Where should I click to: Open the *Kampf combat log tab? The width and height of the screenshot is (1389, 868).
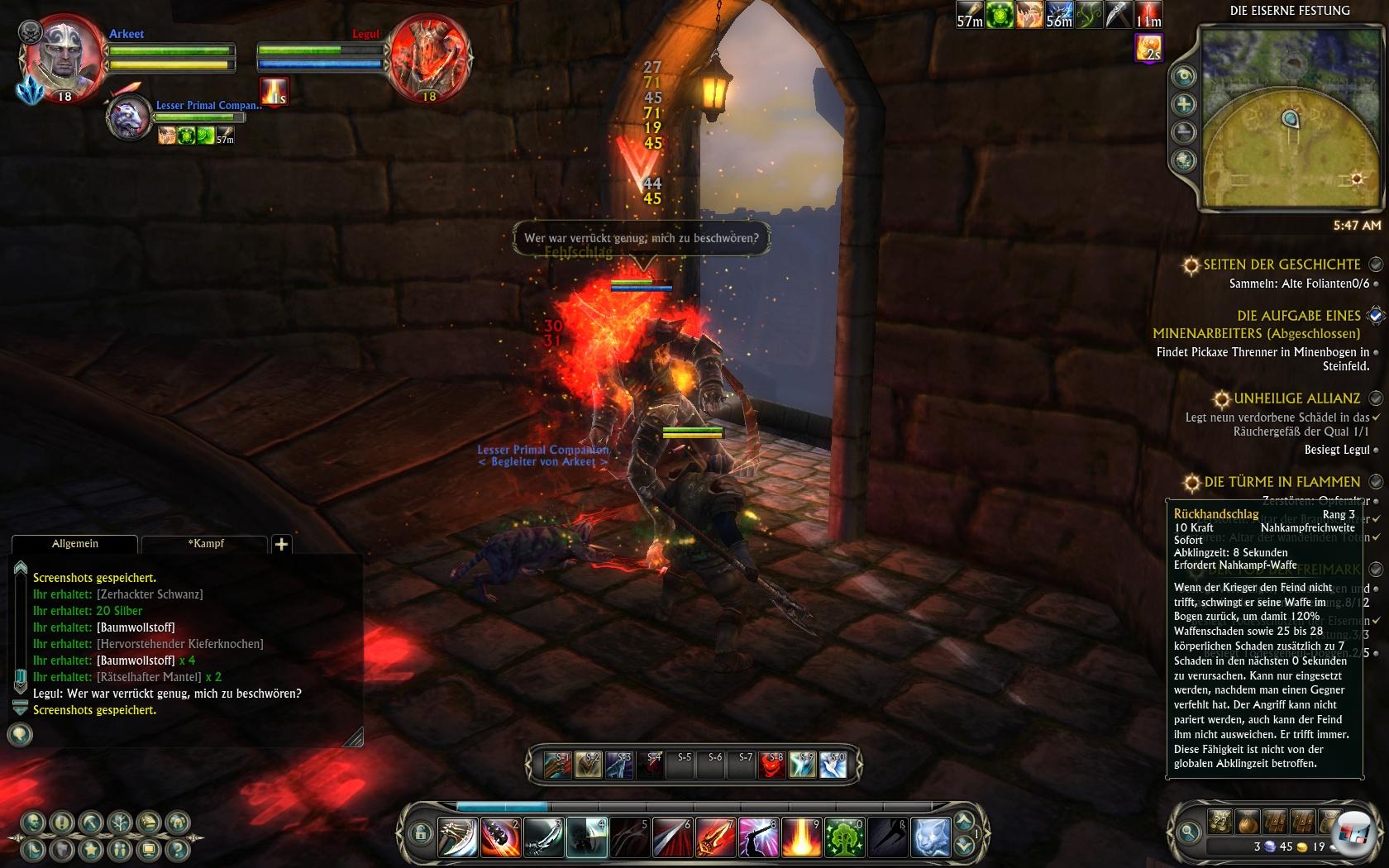pyautogui.click(x=205, y=544)
